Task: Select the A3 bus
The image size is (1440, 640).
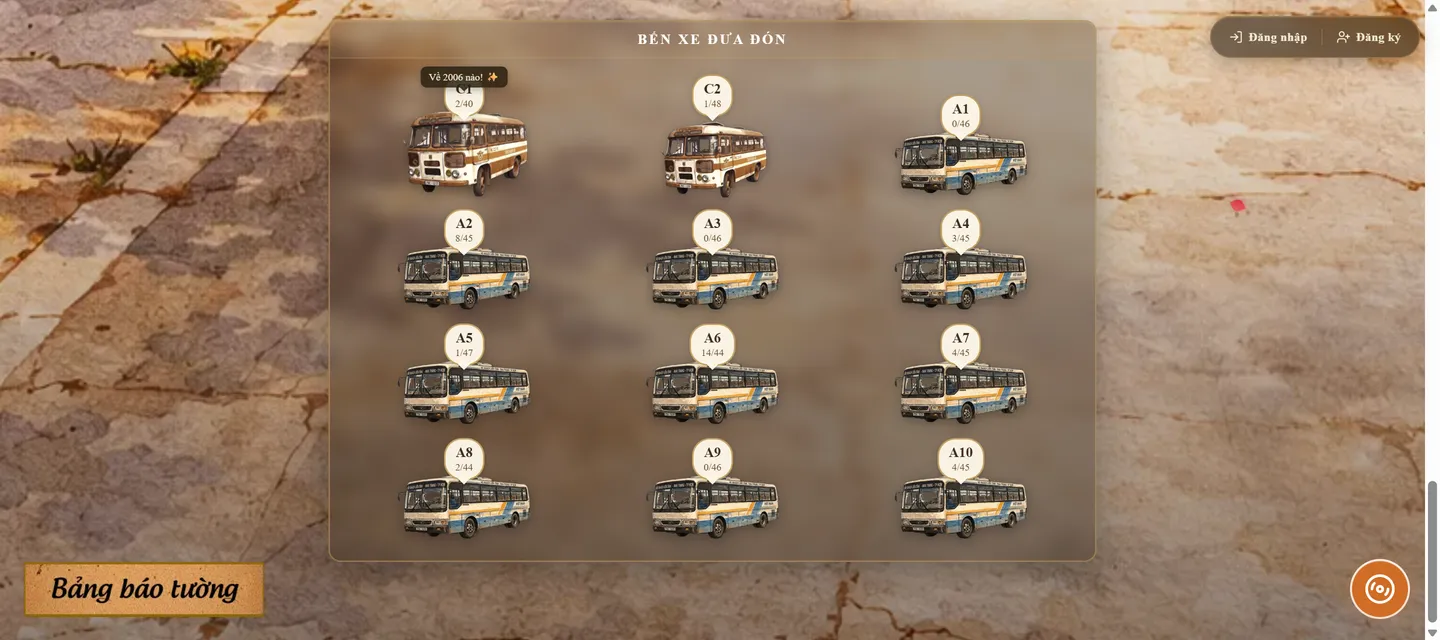Action: [x=713, y=278]
